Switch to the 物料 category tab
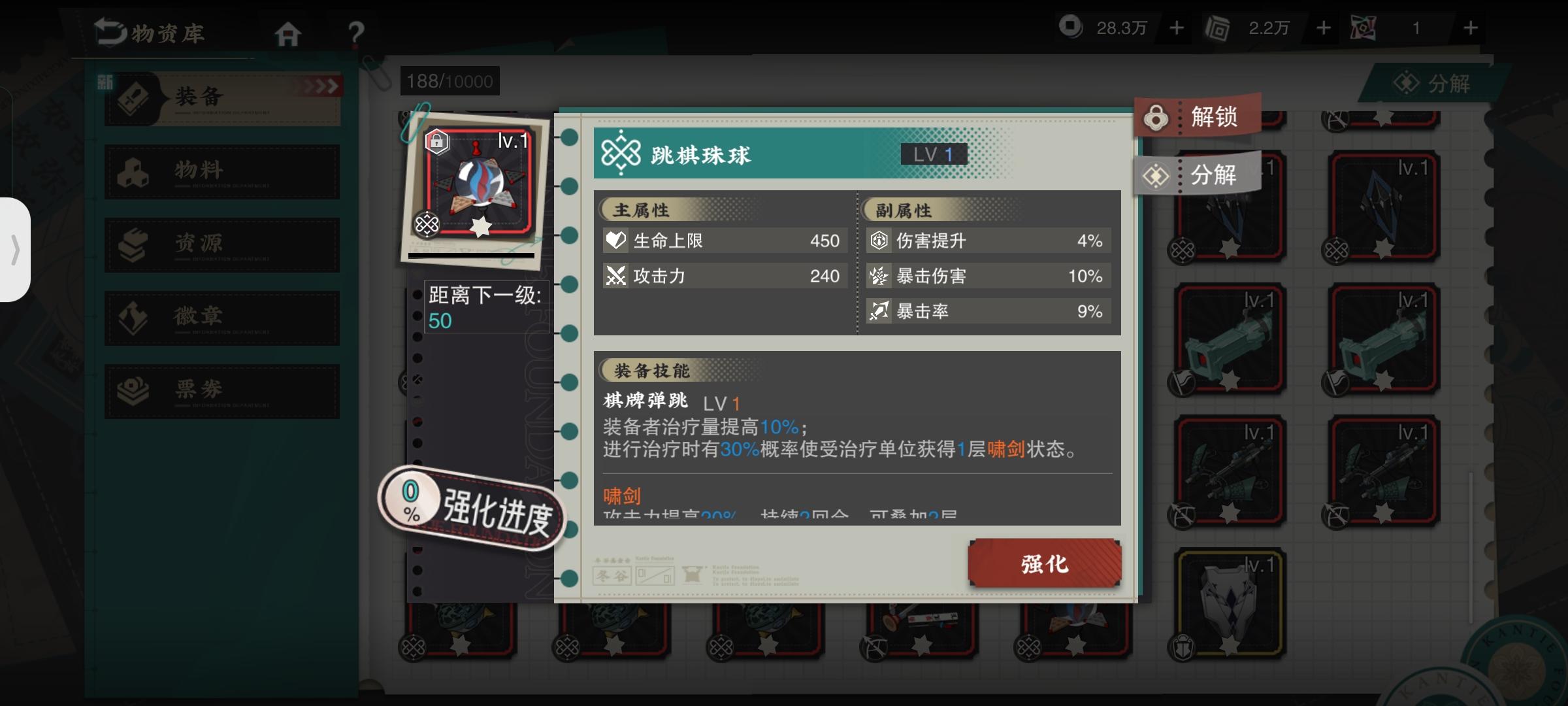Screen dimensions: 1568x706 222,171
